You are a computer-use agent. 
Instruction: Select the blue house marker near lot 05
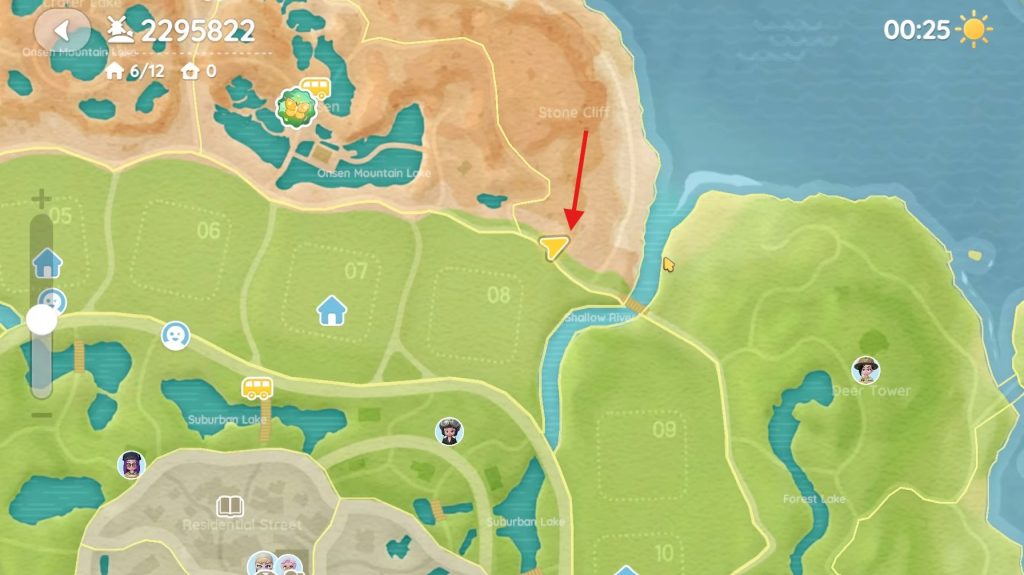coord(47,263)
